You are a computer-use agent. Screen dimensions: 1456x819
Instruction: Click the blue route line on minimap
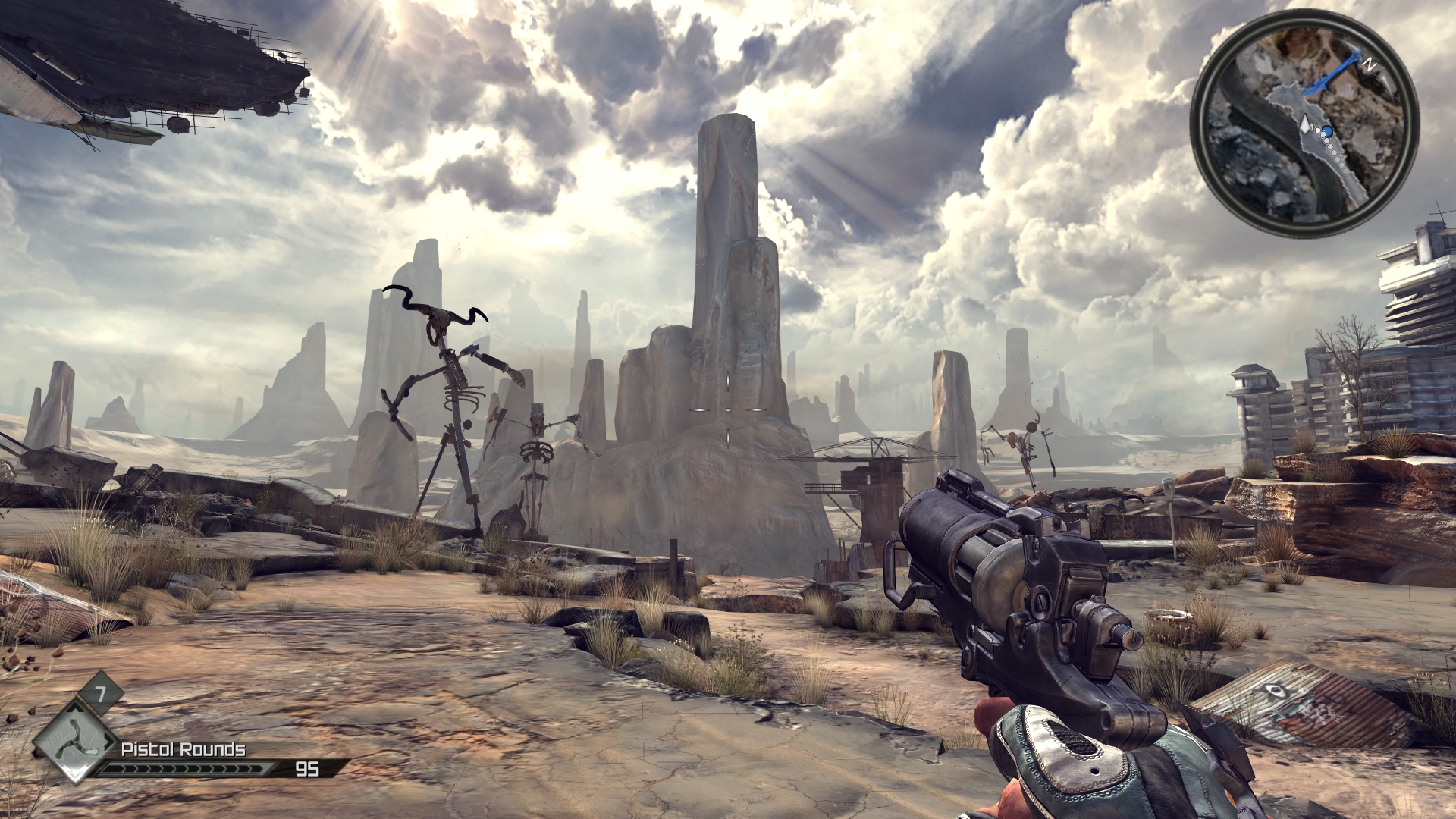(1335, 71)
